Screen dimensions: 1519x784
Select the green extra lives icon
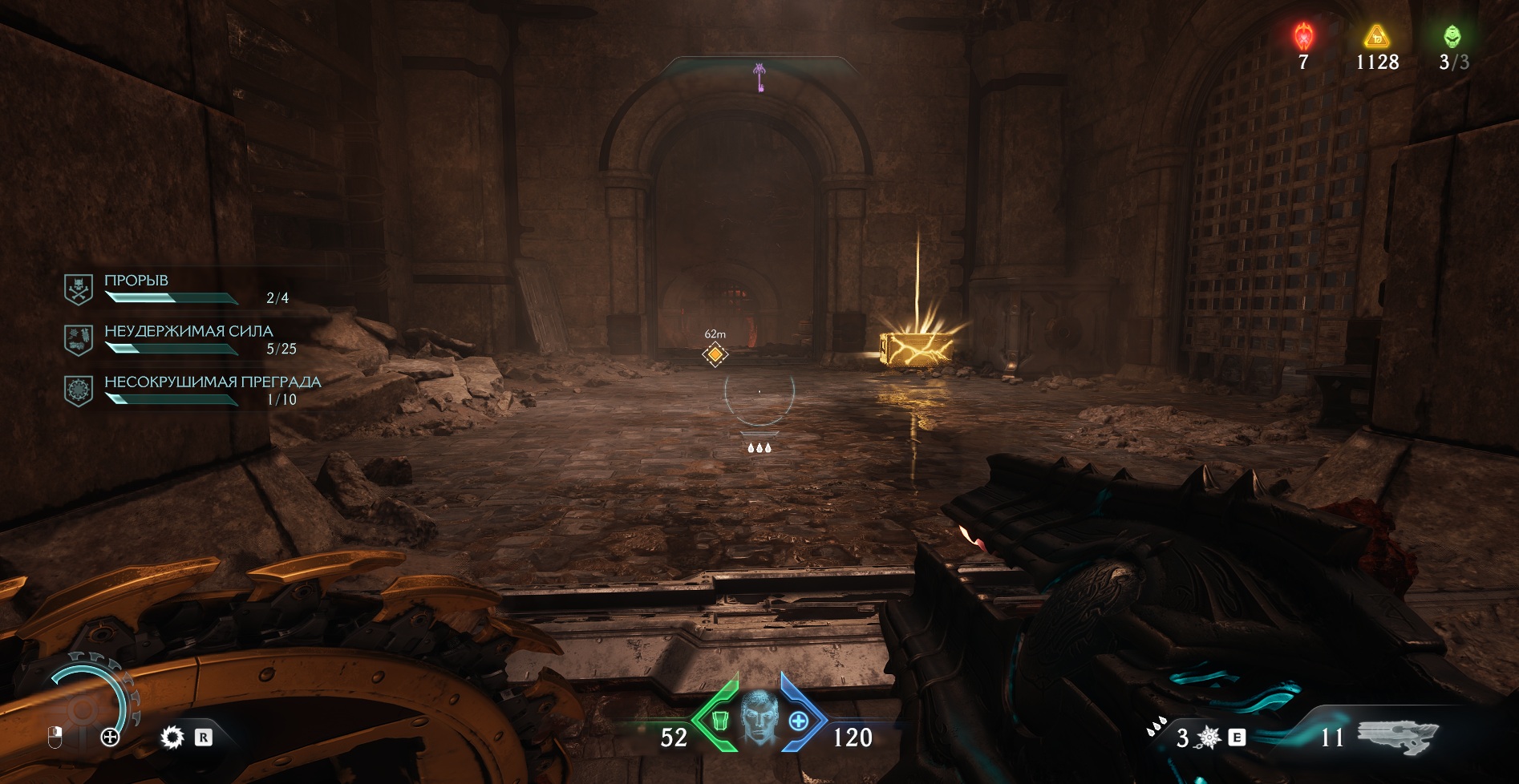coord(1452,37)
